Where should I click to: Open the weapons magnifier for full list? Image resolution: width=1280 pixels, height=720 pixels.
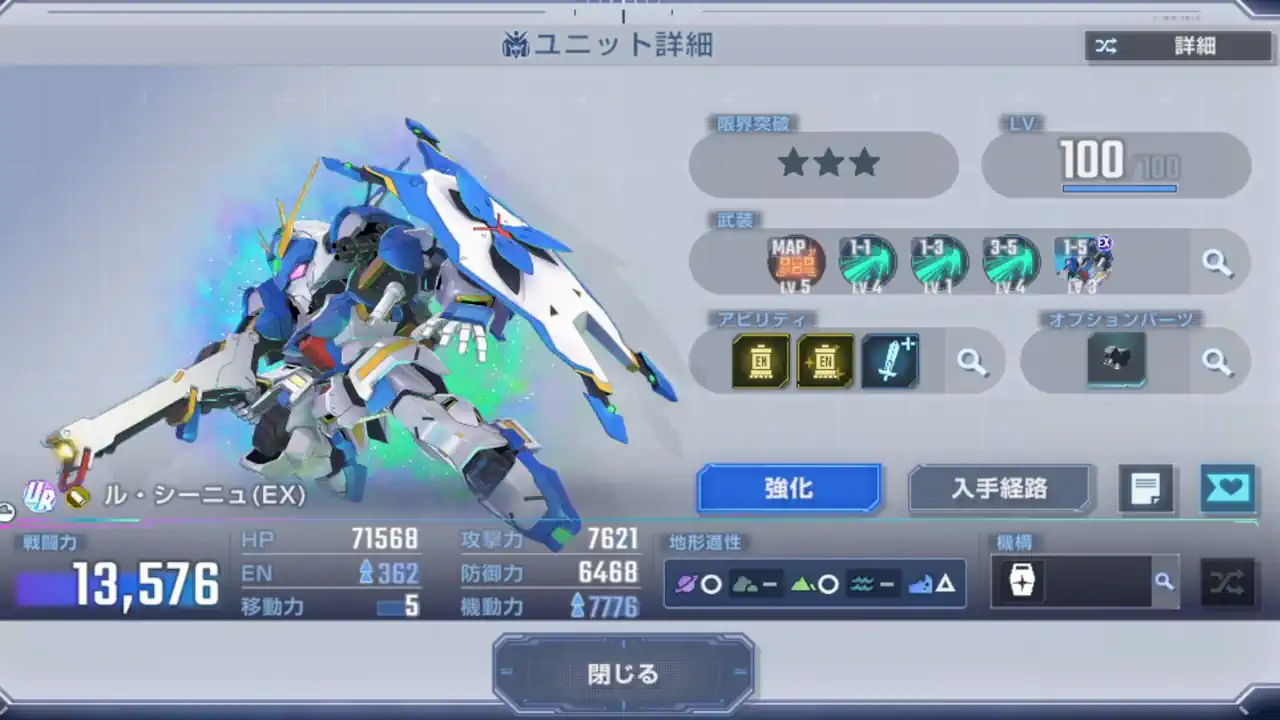click(x=1219, y=261)
